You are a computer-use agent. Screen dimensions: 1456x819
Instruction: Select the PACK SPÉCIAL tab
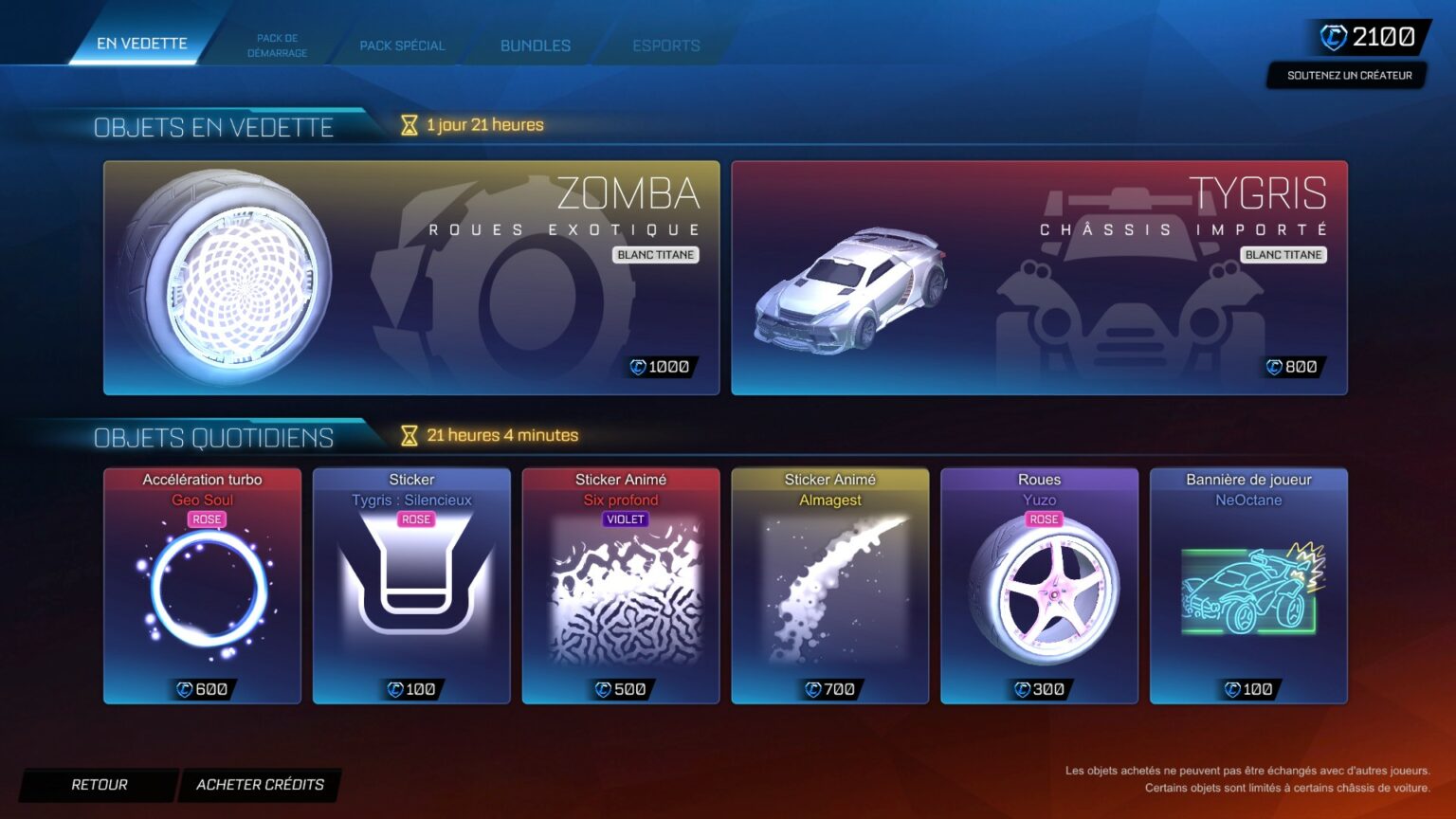click(x=401, y=45)
